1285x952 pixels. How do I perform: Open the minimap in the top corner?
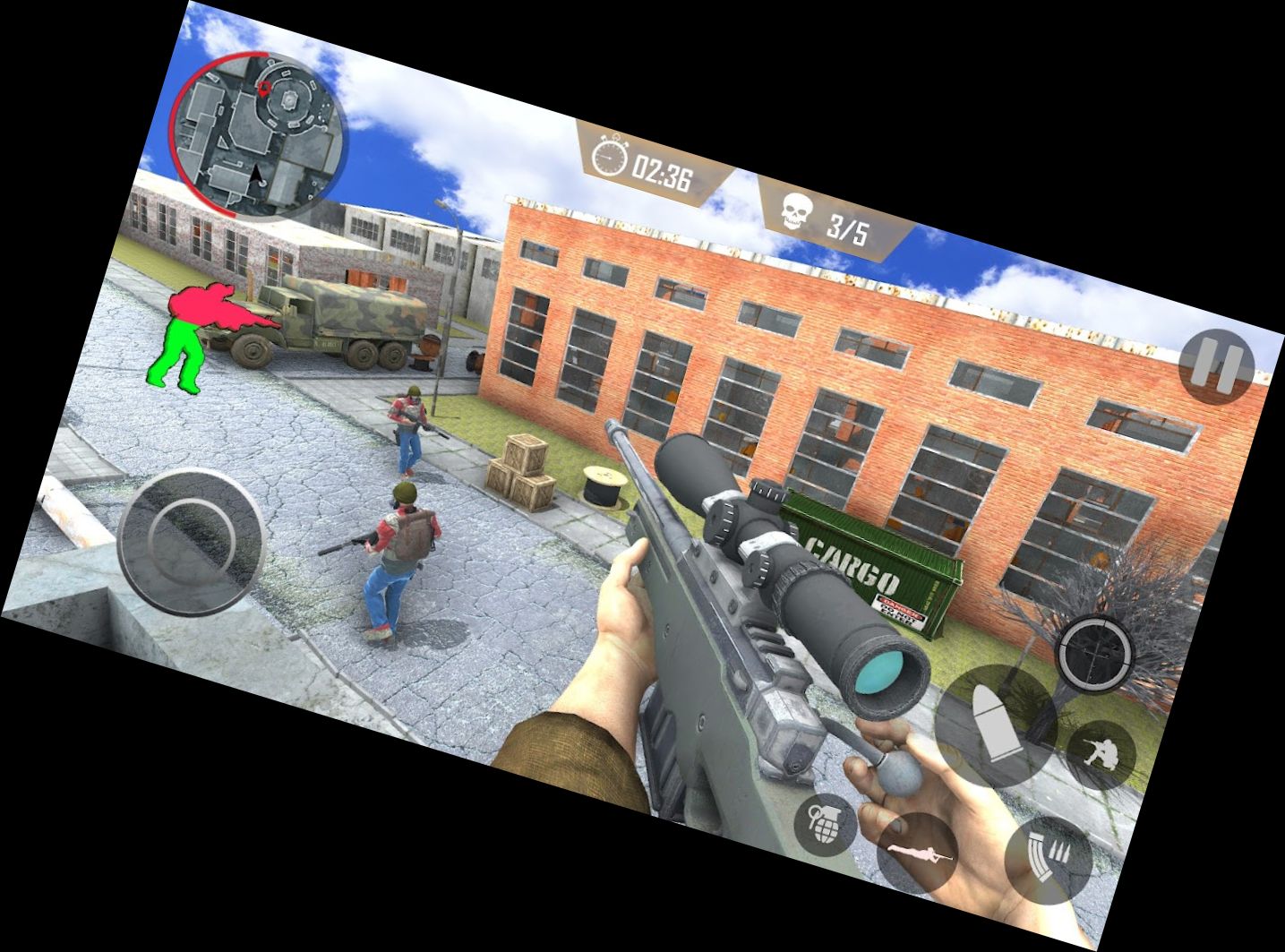[x=258, y=134]
